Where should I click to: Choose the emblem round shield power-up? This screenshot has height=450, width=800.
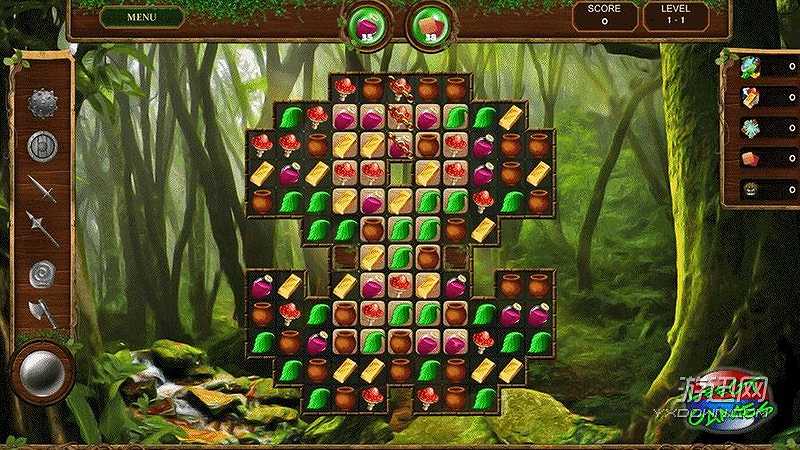coord(42,146)
